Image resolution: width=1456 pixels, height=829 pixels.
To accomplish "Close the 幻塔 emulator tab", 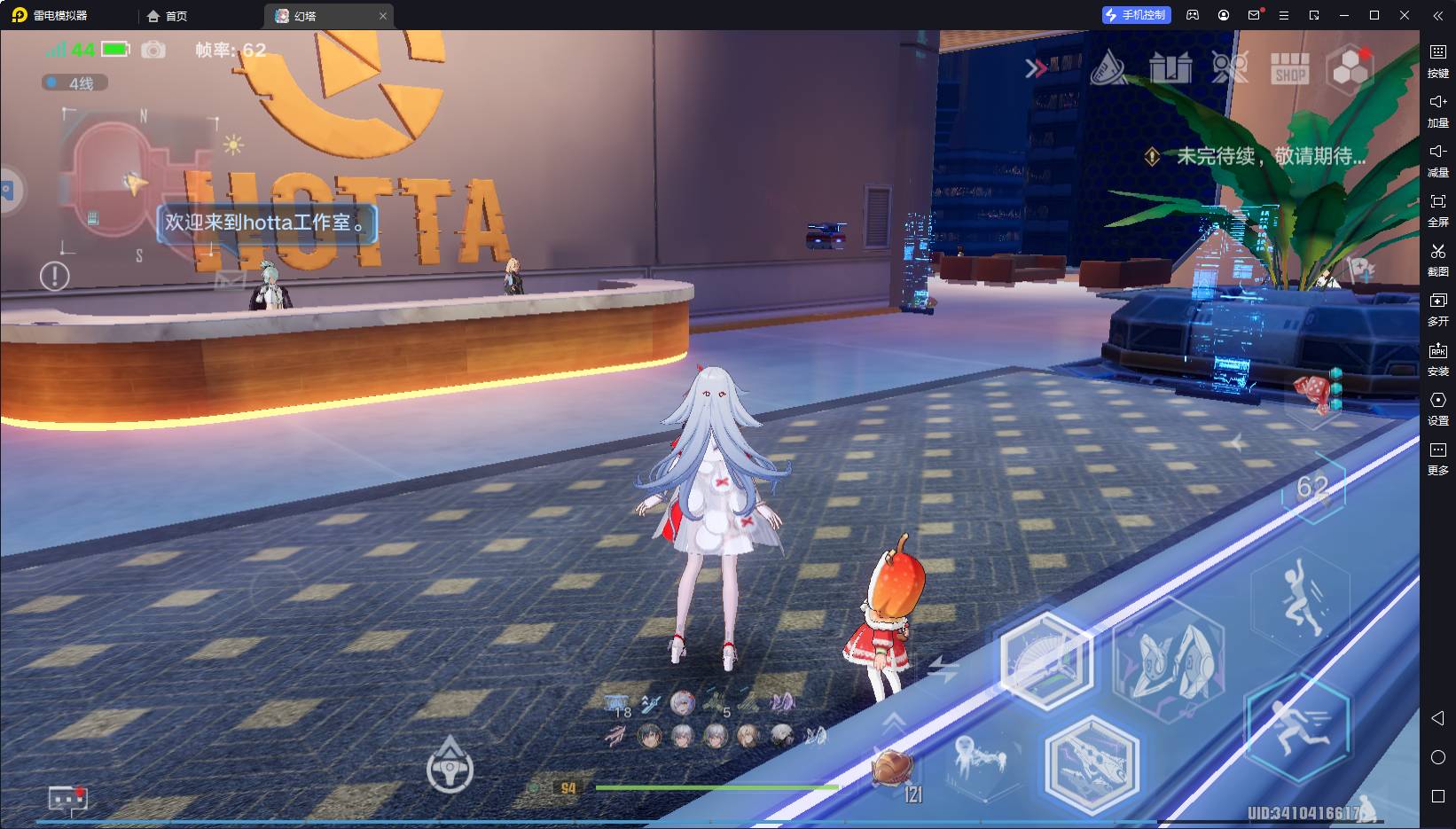I will pos(383,16).
